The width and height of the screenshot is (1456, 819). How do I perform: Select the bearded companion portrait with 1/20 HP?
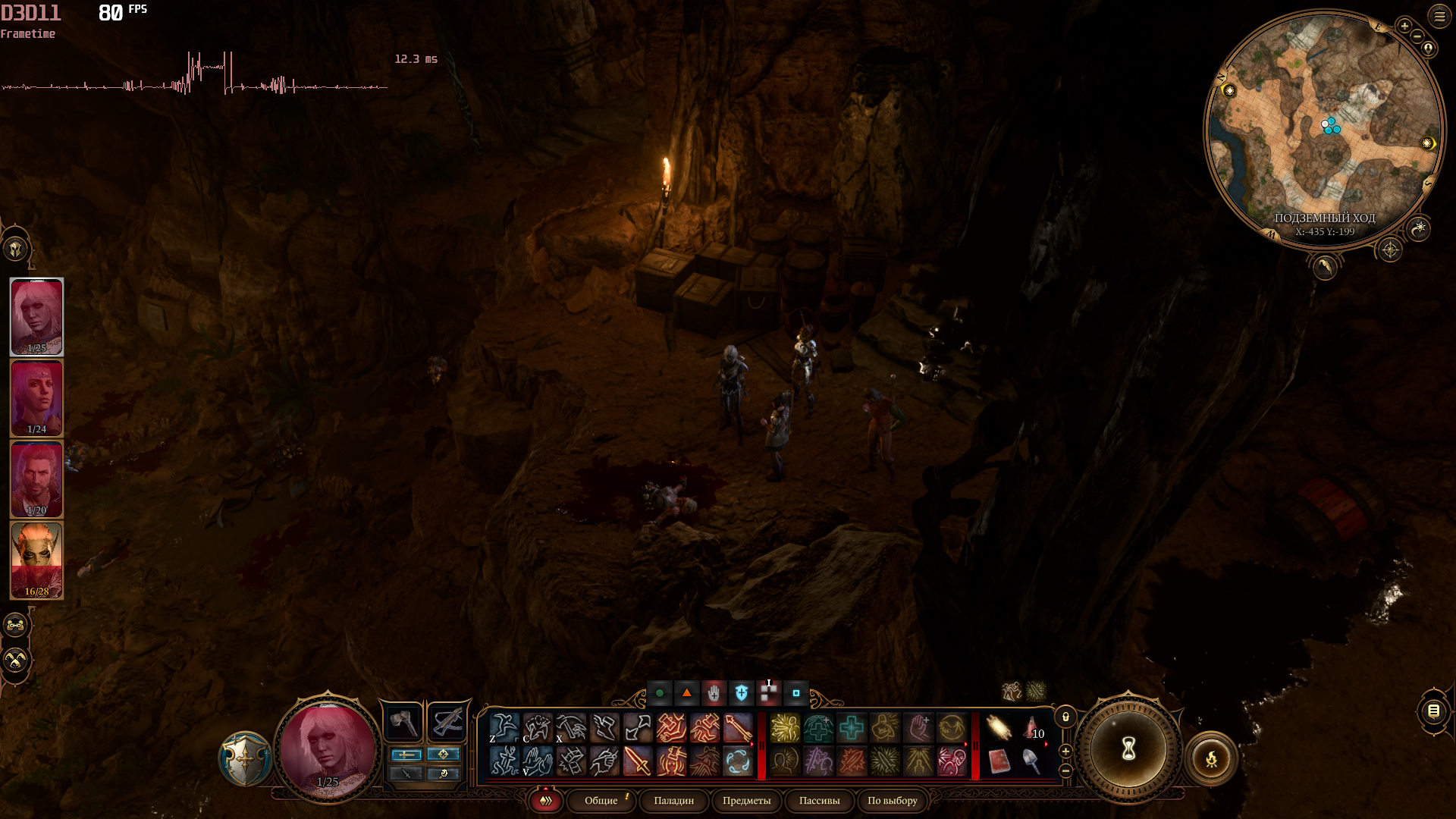(36, 479)
